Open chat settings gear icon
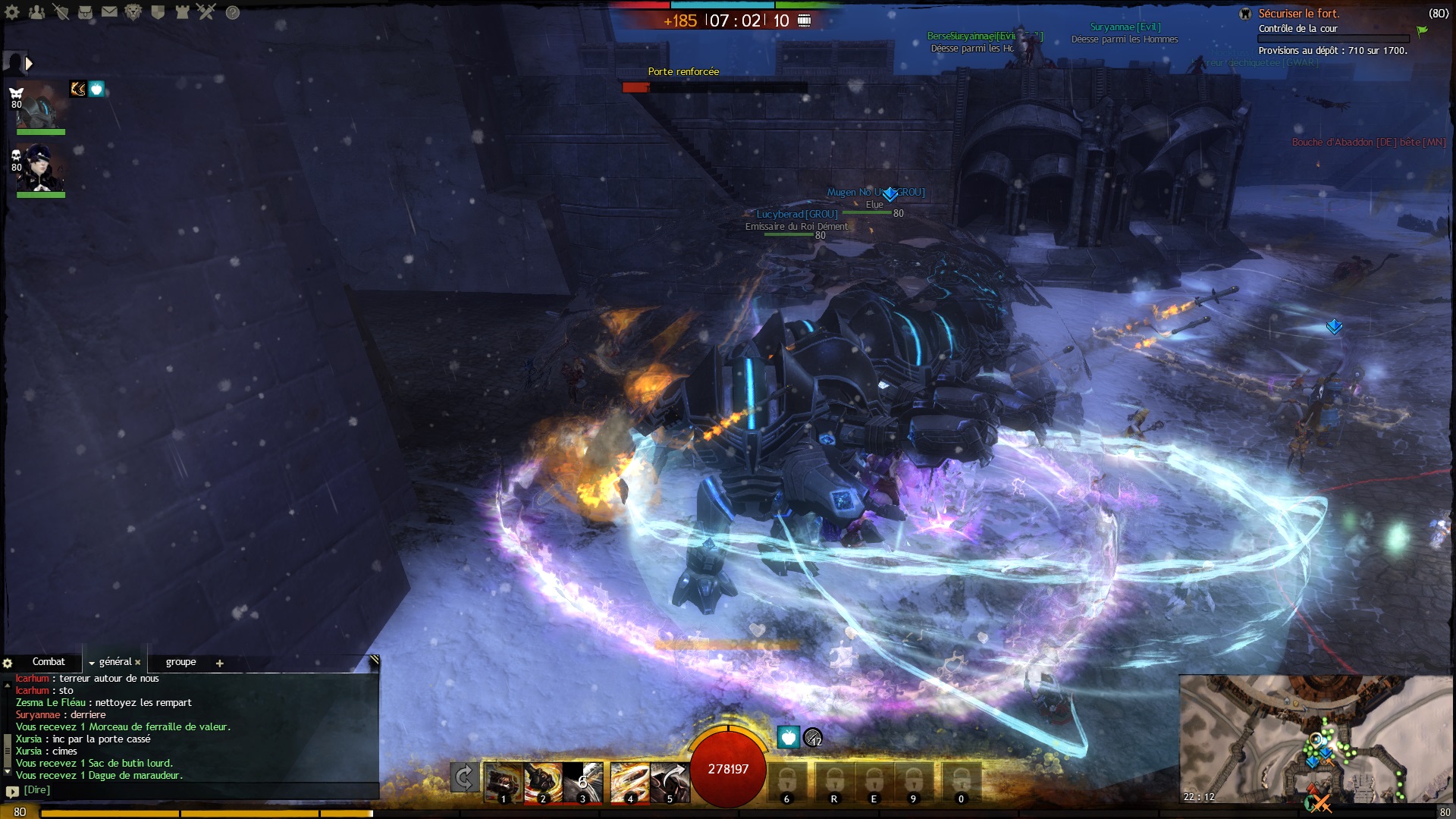This screenshot has height=819, width=1456. [x=8, y=663]
